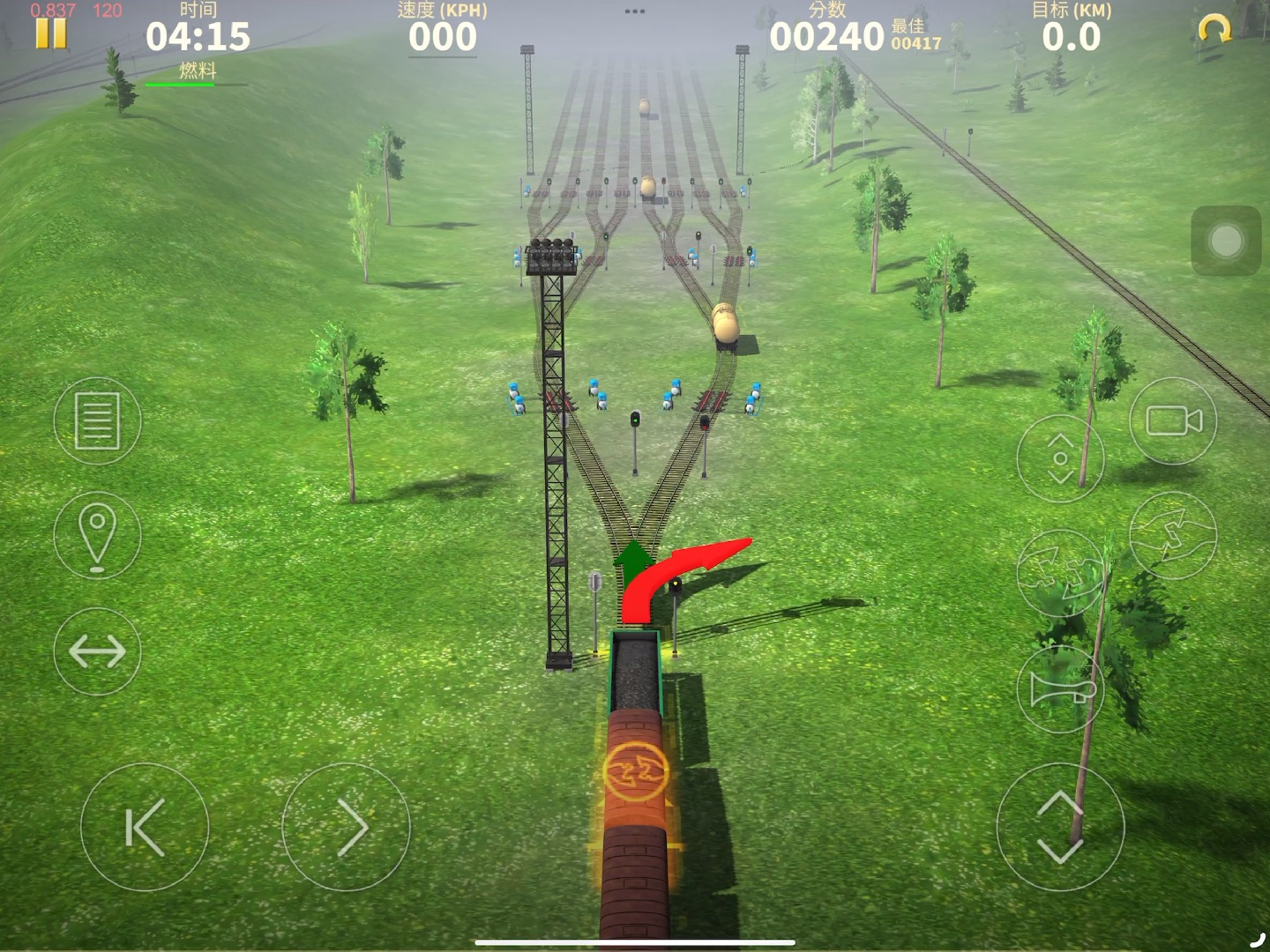Image resolution: width=1270 pixels, height=952 pixels.
Task: Click the orange coupler marker on the train
Action: tap(635, 771)
